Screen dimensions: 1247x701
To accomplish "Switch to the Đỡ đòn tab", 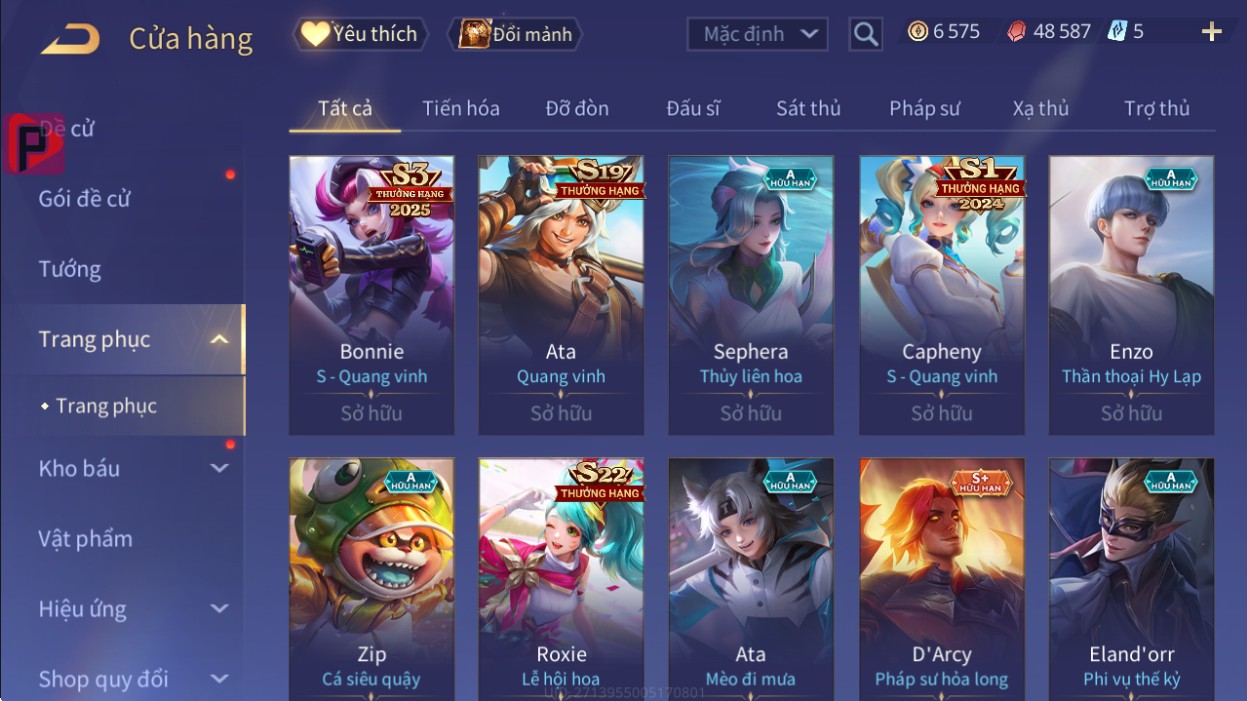I will tap(577, 108).
